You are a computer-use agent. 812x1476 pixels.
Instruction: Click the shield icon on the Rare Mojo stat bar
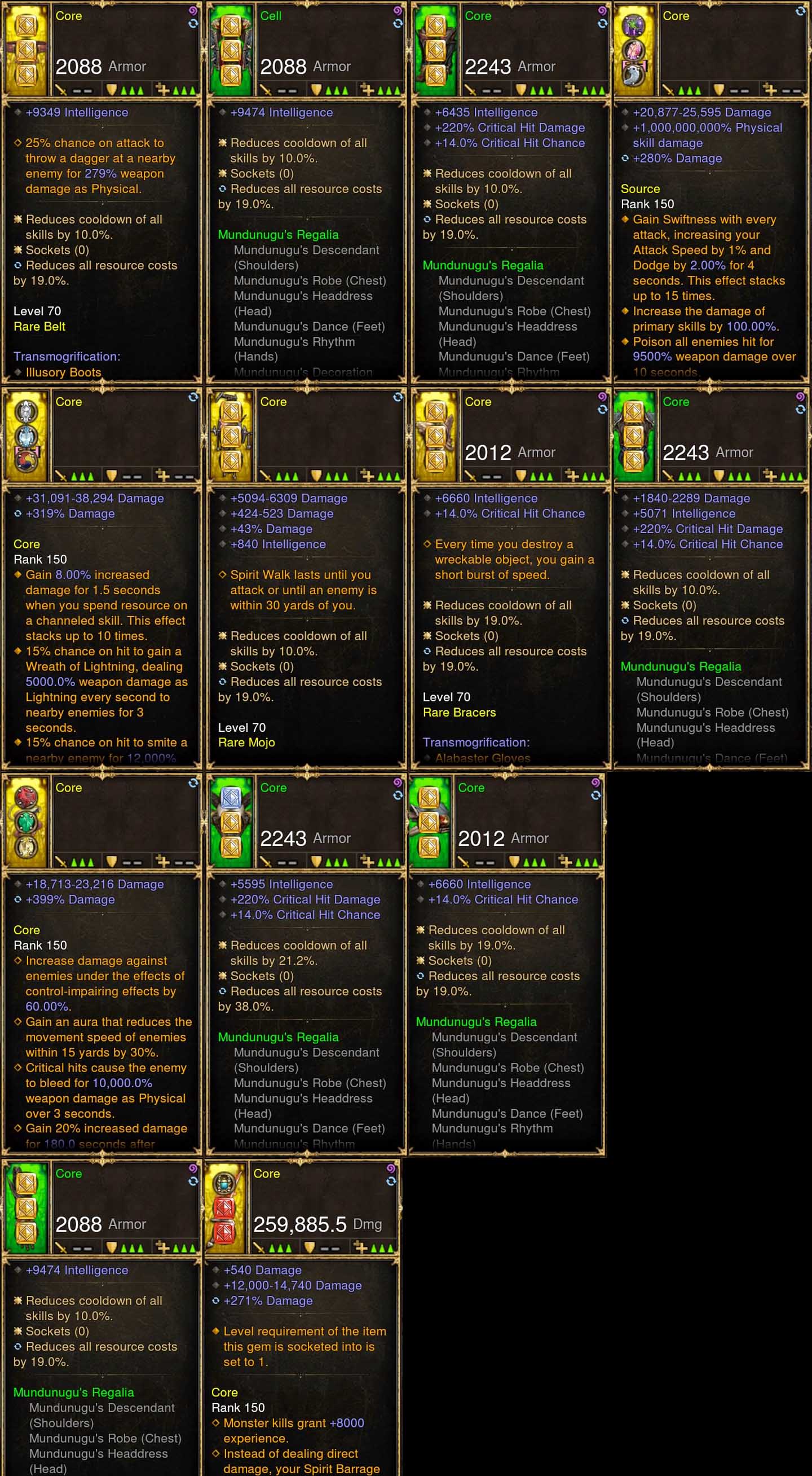(x=316, y=475)
